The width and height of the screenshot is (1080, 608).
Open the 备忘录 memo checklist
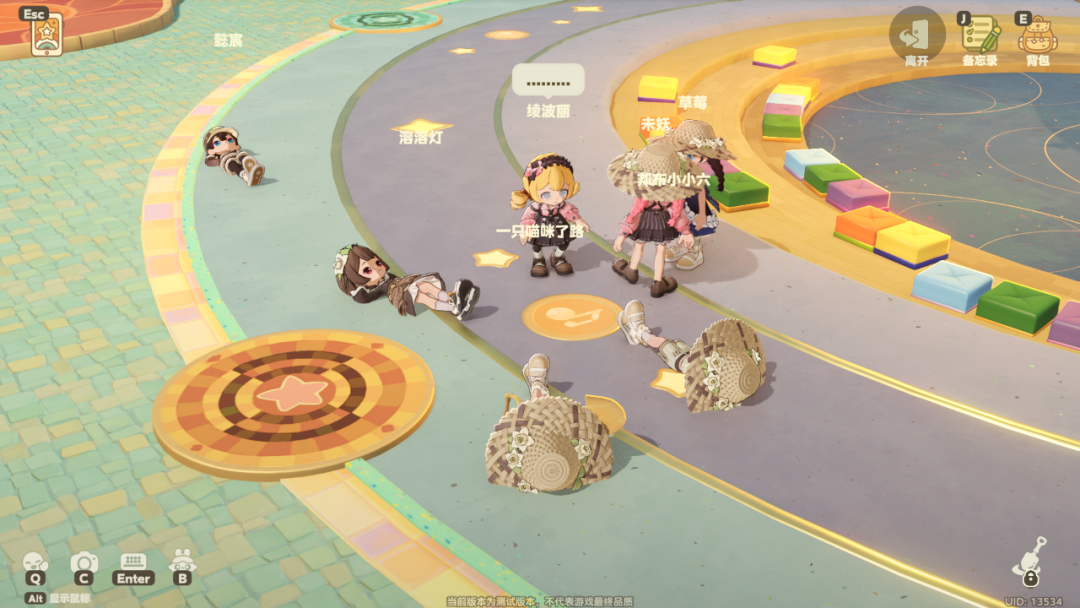980,36
